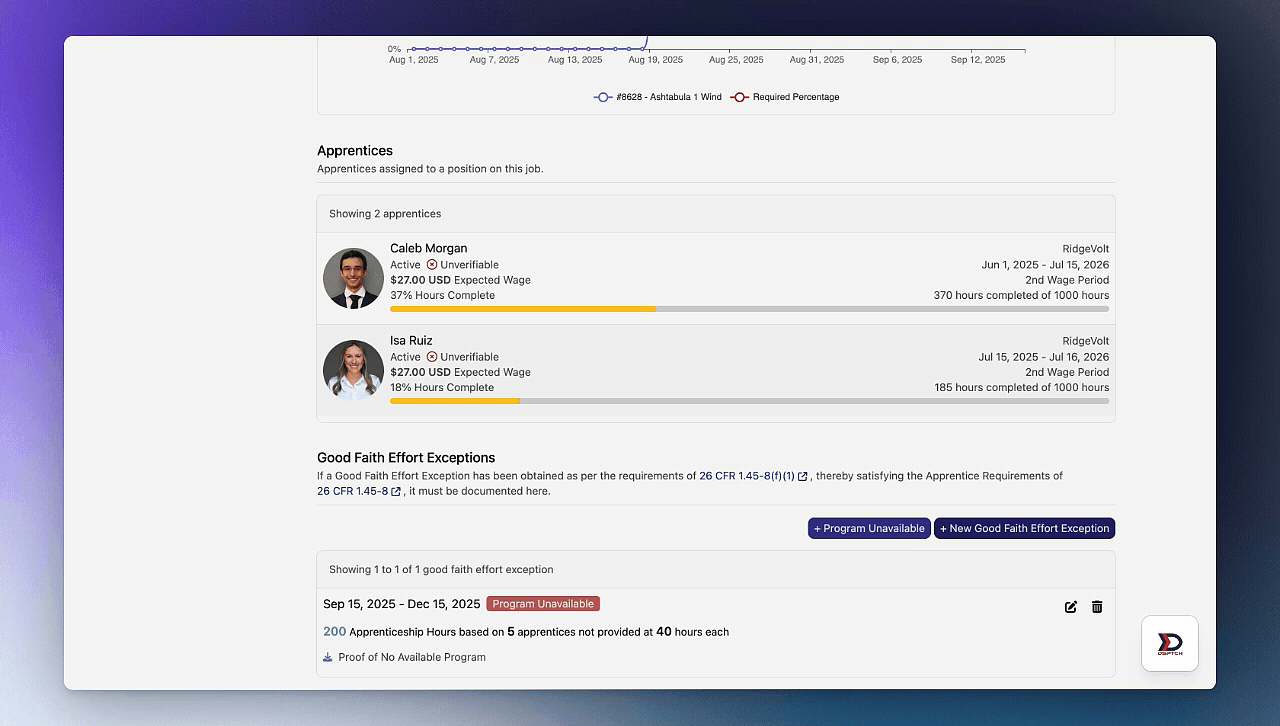This screenshot has height=726, width=1280.
Task: Click the DSPTCH logo badge
Action: pyautogui.click(x=1170, y=643)
